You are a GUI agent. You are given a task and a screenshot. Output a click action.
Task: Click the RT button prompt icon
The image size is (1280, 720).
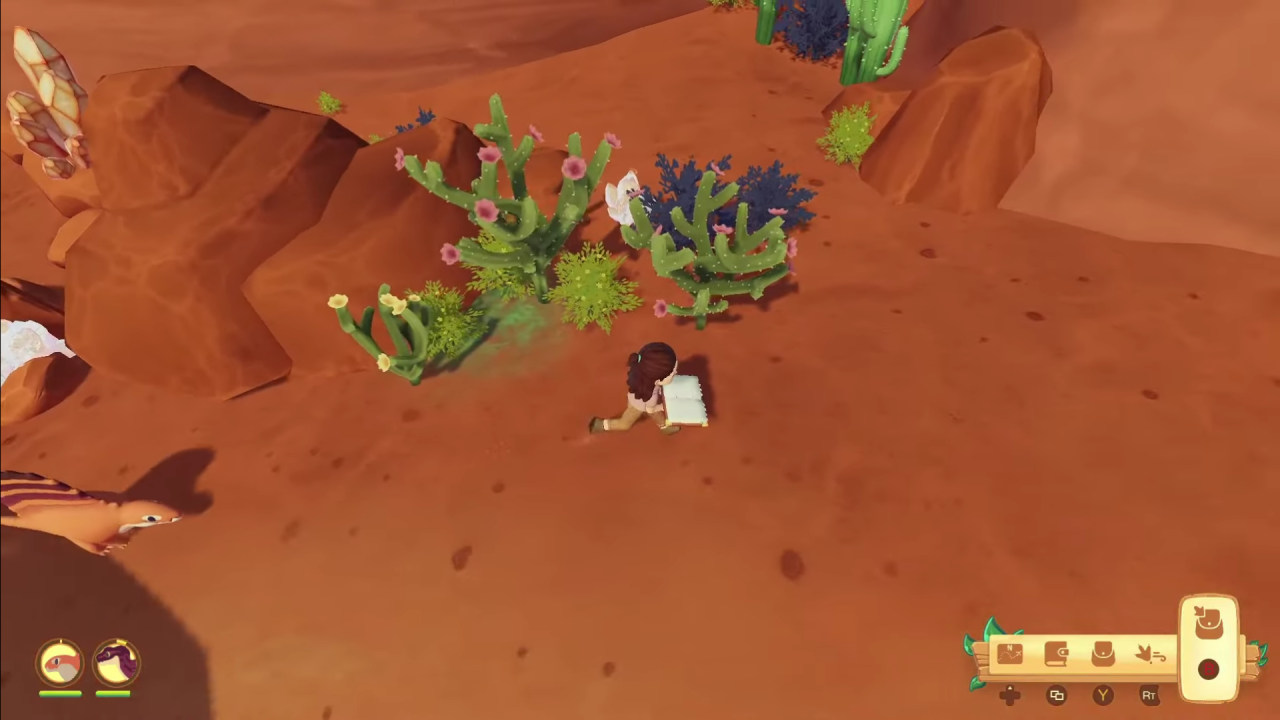coord(1149,694)
